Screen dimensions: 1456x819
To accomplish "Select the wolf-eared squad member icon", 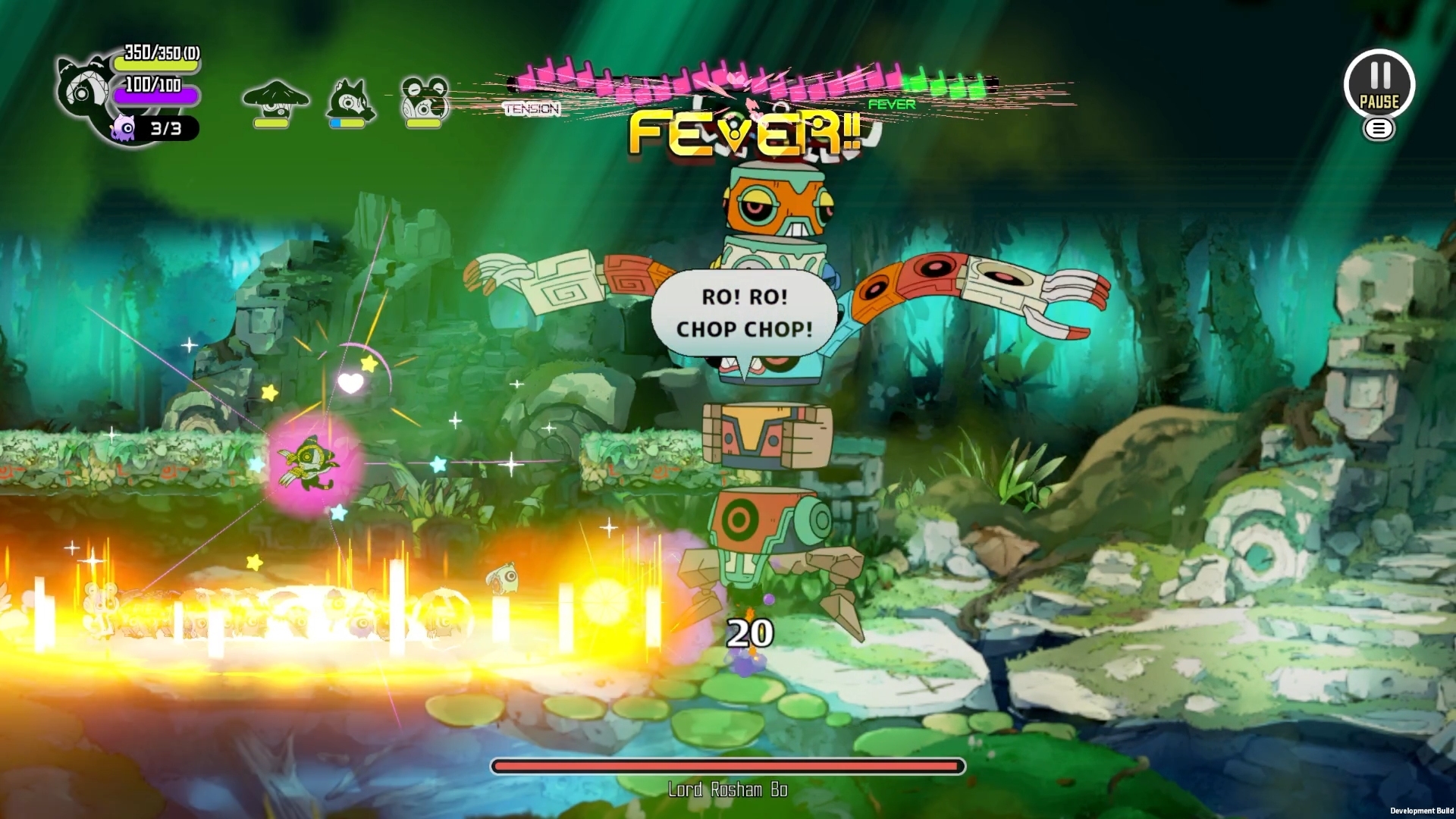I will tap(350, 100).
